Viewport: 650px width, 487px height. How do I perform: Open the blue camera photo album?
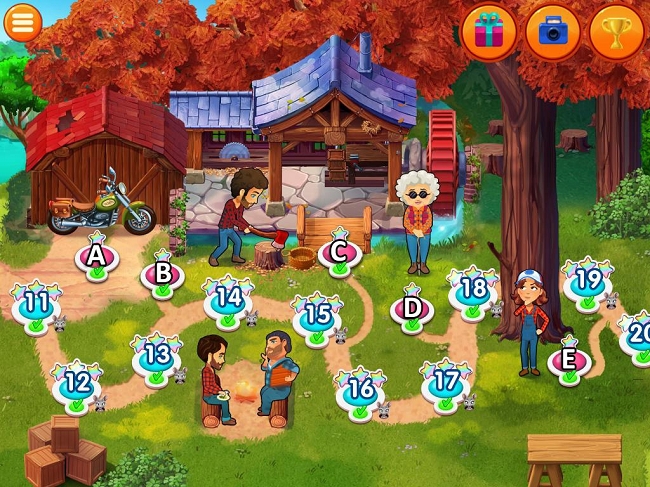coord(553,32)
